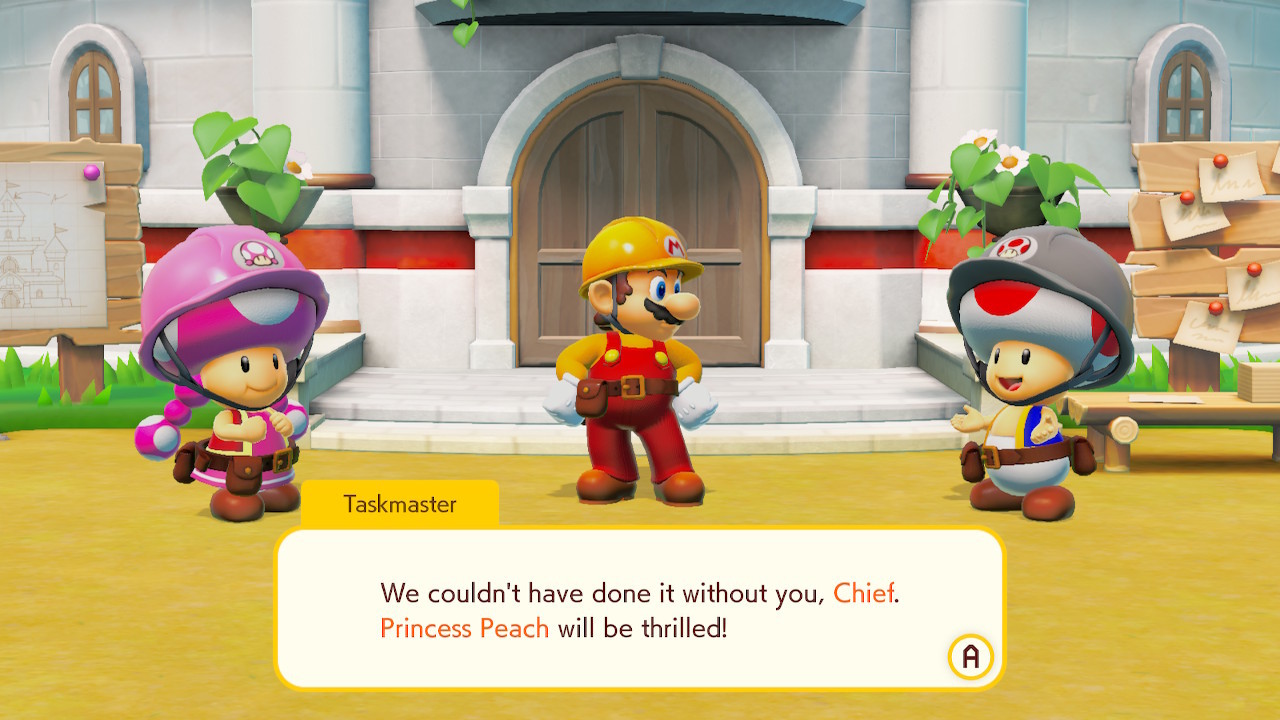Advance the Taskmaster dialogue text box
The image size is (1280, 720).
(x=970, y=657)
